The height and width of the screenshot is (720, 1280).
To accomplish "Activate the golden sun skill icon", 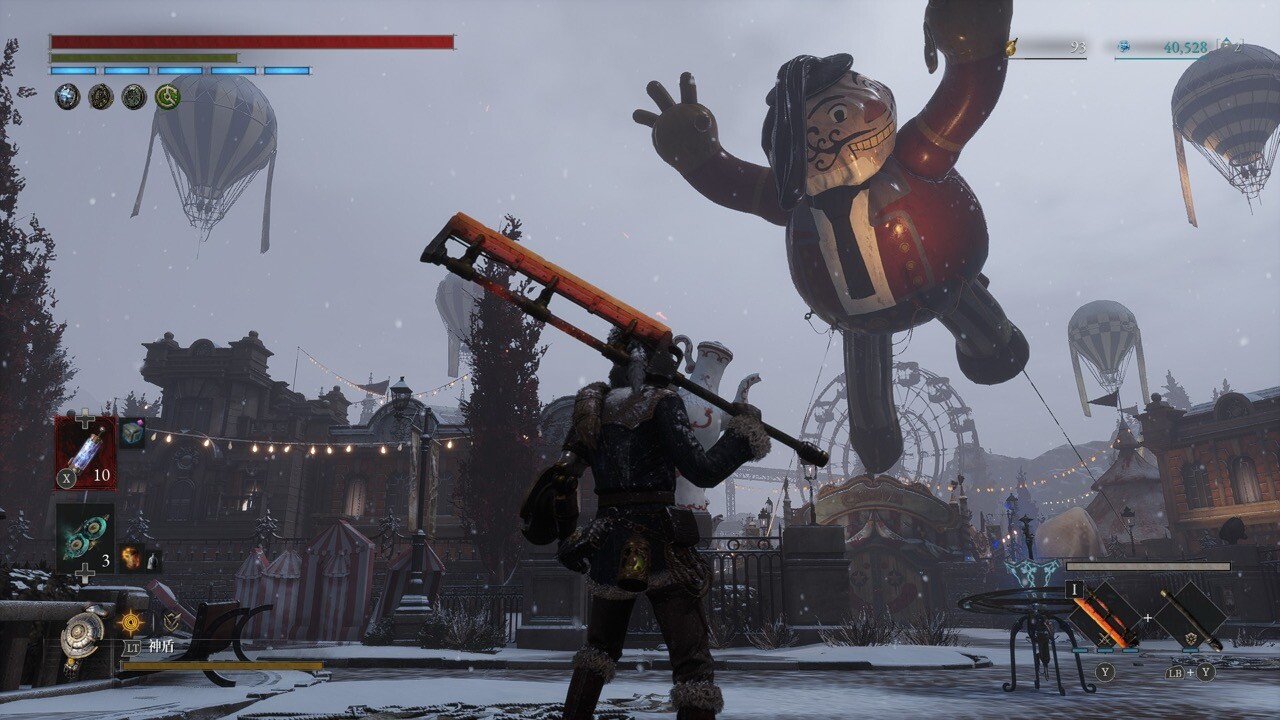I will click(131, 623).
